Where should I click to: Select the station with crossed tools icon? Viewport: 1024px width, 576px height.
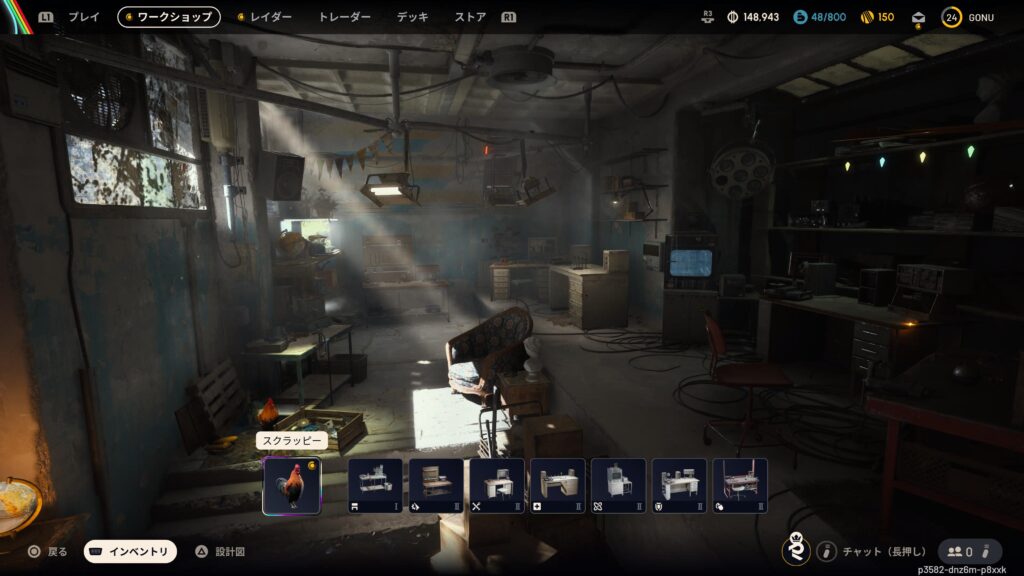pos(497,485)
